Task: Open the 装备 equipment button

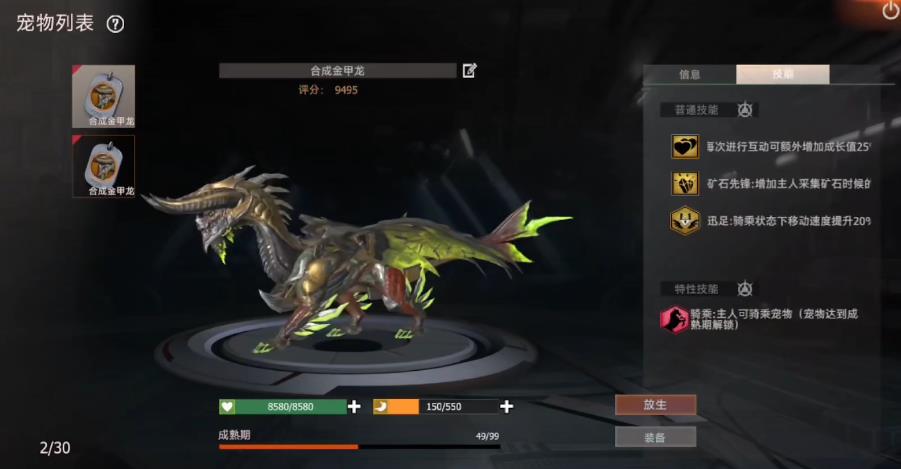Action: pos(655,437)
